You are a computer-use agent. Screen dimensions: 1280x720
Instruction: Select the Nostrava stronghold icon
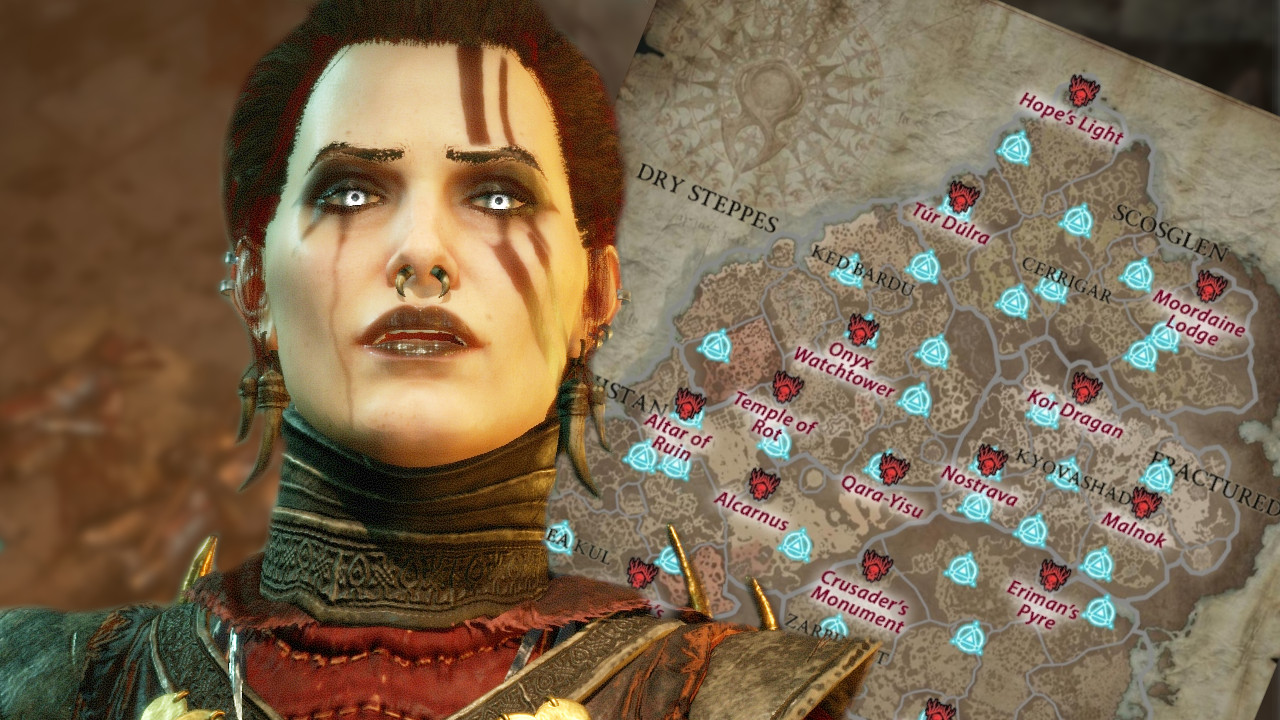coord(990,461)
